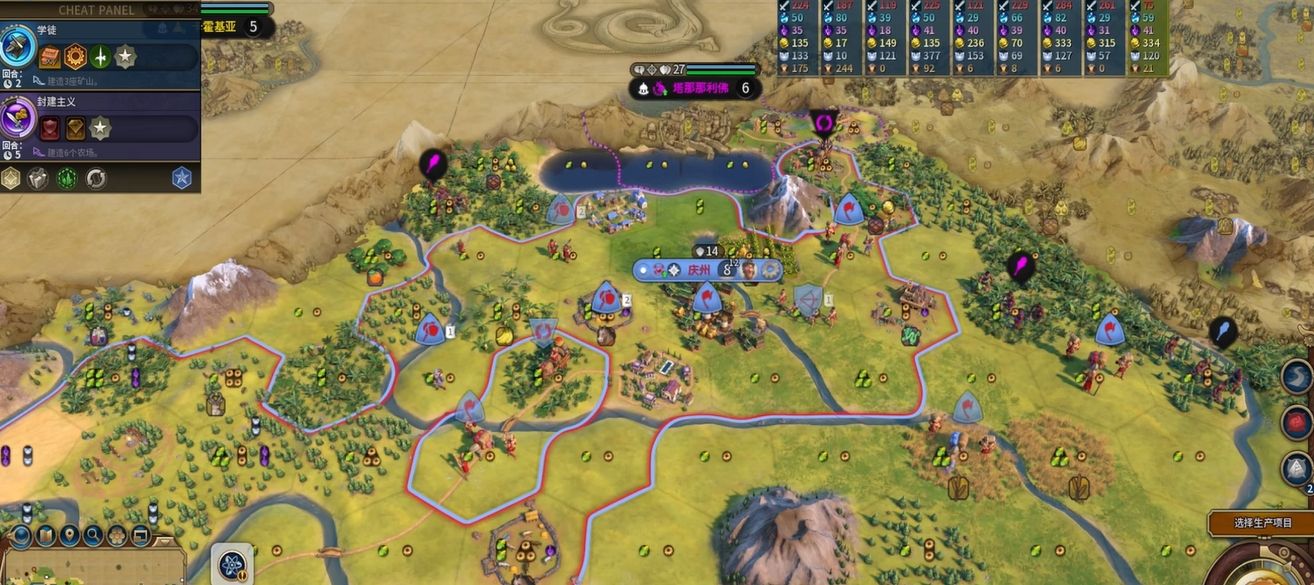Click the circular refresh arrows icon
The width and height of the screenshot is (1314, 585).
coord(96,179)
